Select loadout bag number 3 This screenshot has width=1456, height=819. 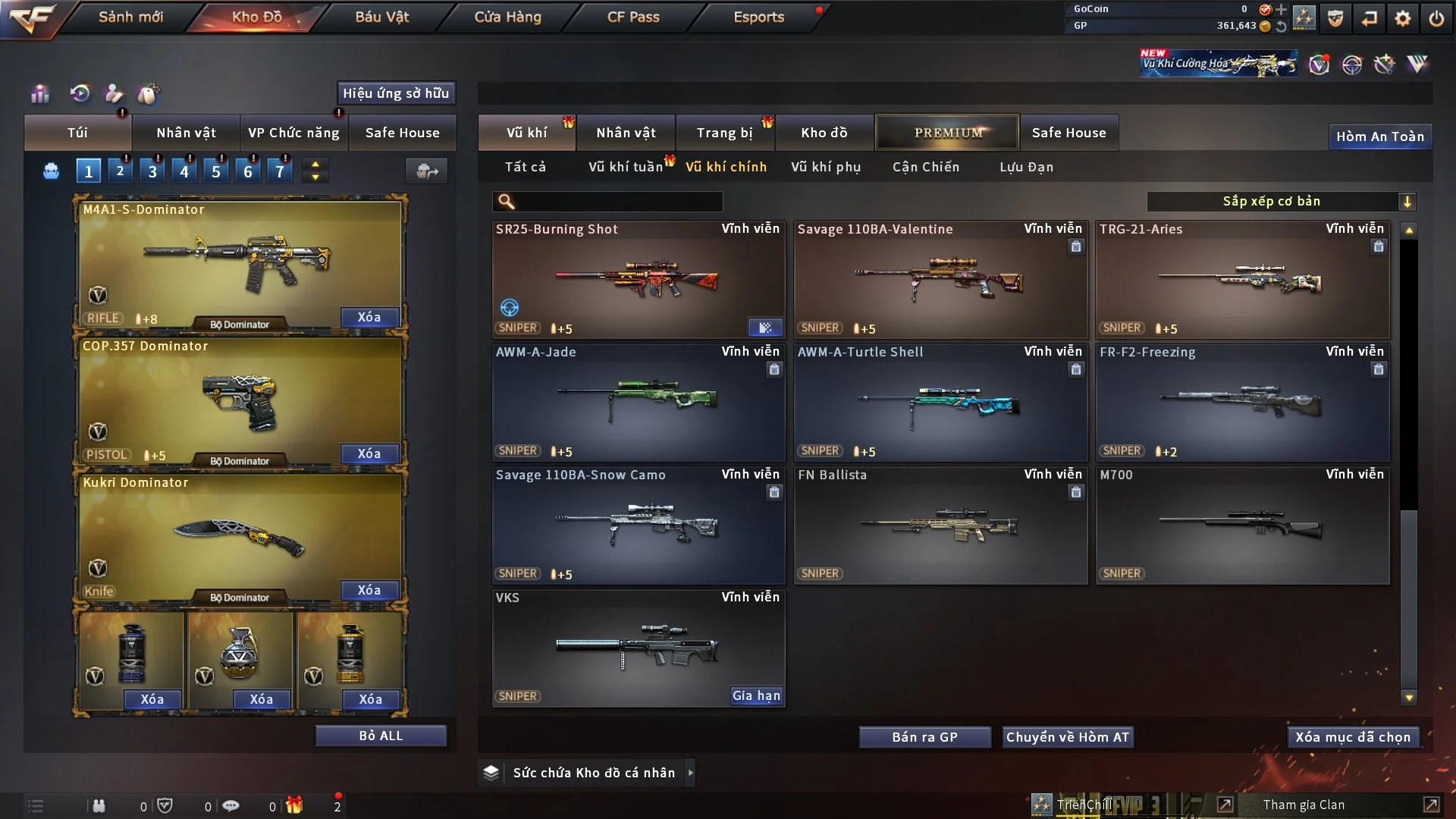[x=152, y=171]
